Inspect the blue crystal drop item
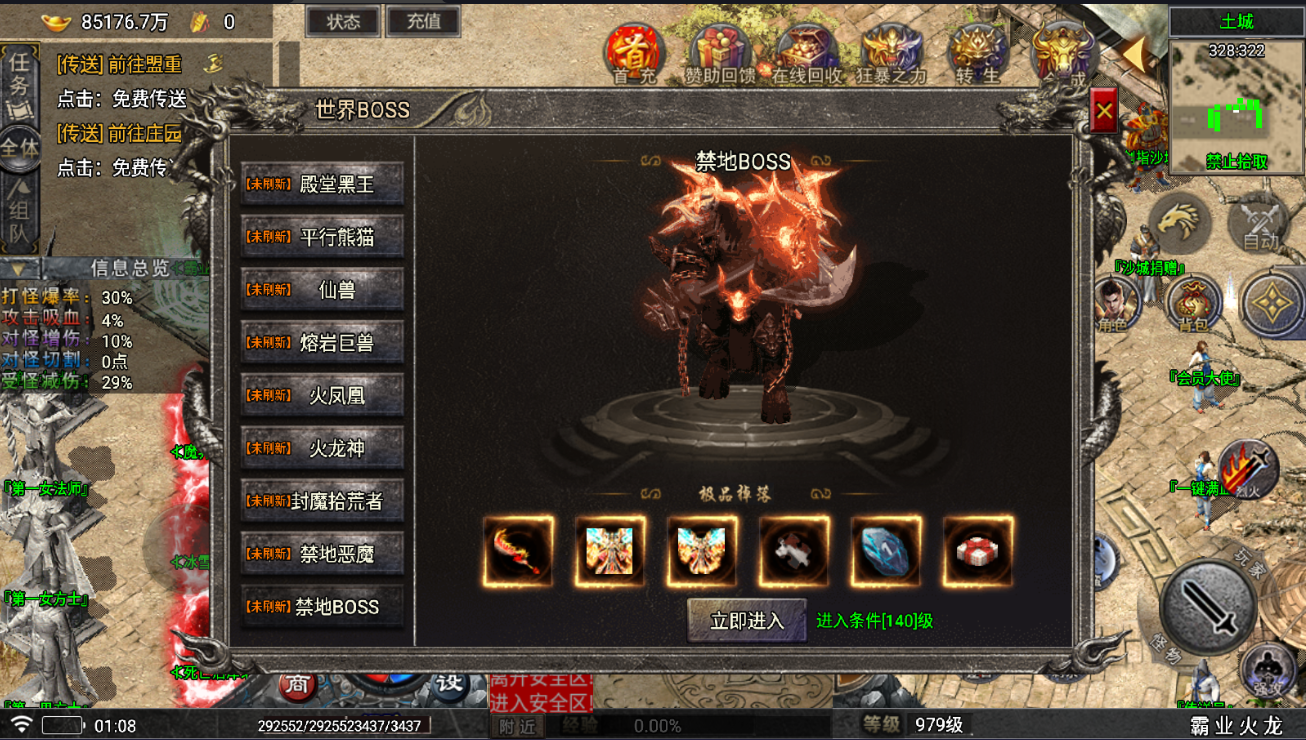The height and width of the screenshot is (740, 1306). tap(886, 551)
